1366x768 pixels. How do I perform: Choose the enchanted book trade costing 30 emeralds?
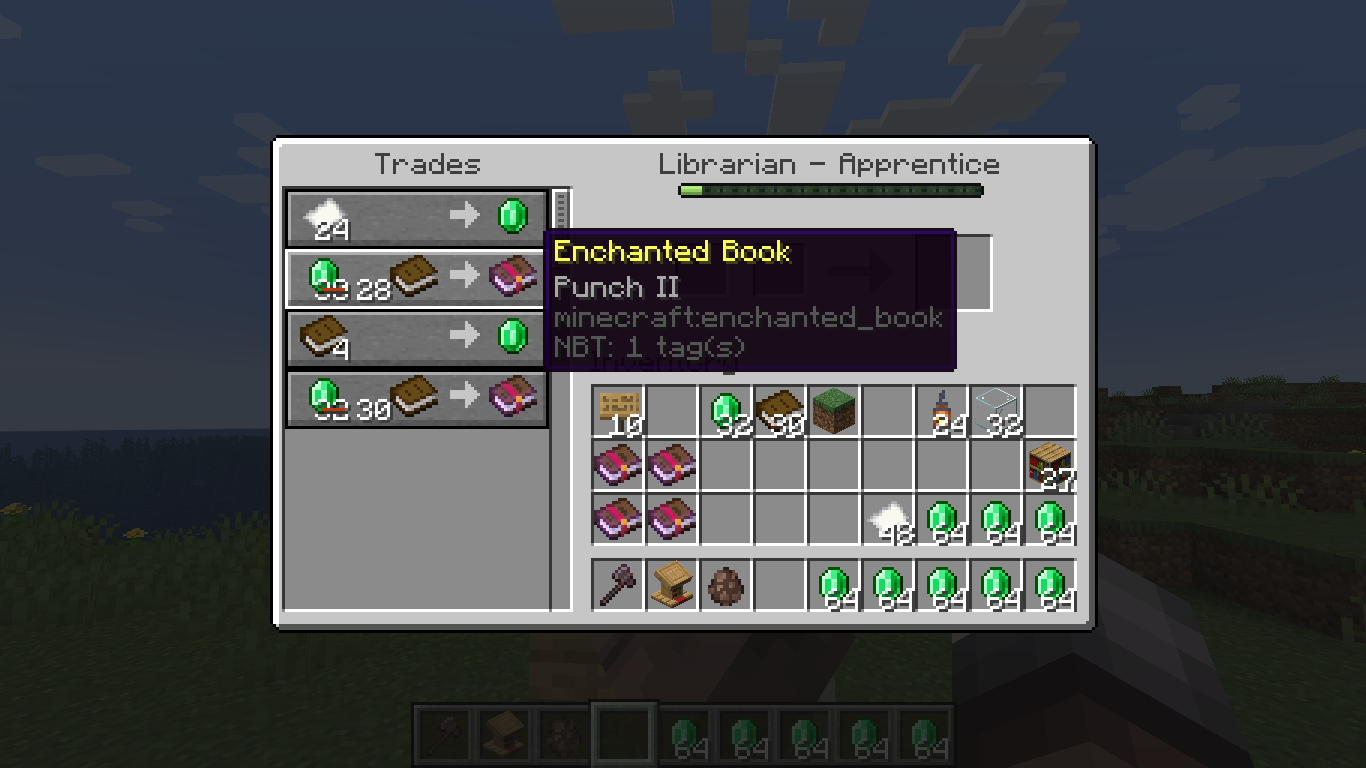416,399
